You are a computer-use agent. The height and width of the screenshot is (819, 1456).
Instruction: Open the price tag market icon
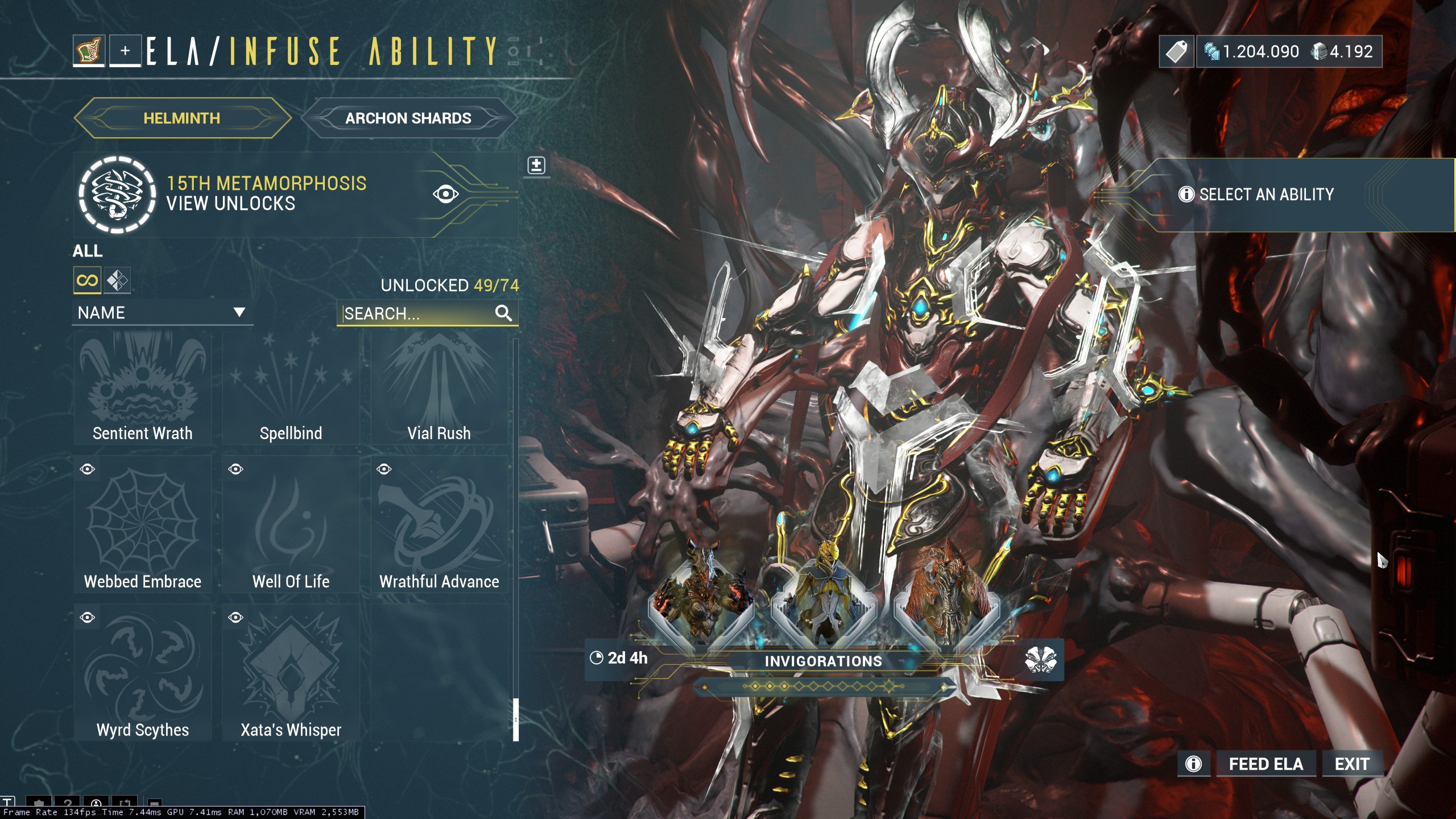[x=1176, y=52]
